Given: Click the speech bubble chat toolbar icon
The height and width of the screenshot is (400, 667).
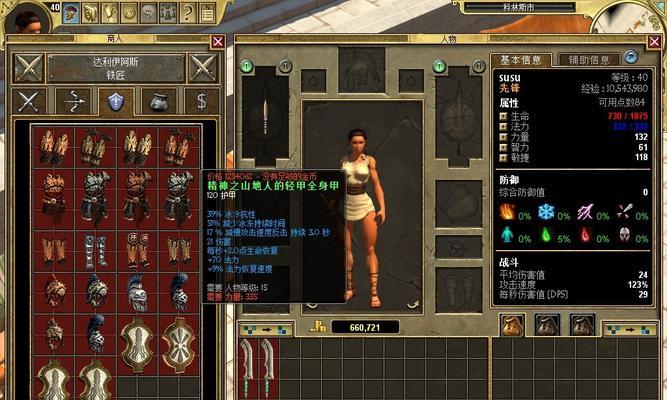Looking at the screenshot, I should click(x=146, y=13).
